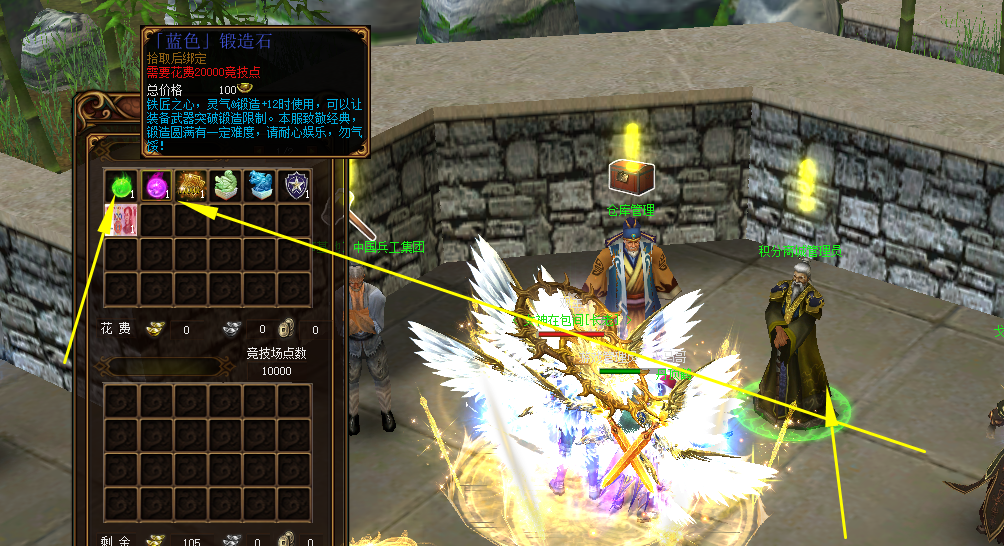Click the red banknote item slot
Image resolution: width=1004 pixels, height=546 pixels.
[x=121, y=219]
